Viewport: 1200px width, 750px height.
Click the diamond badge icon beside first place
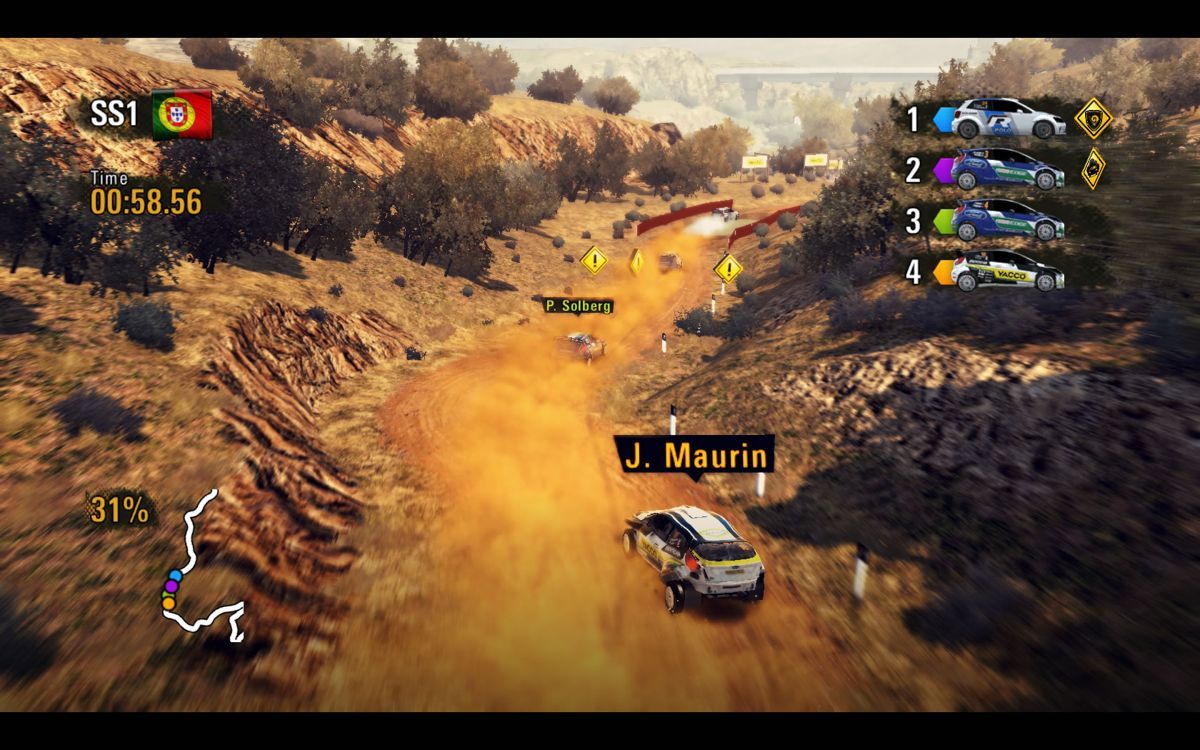click(x=1093, y=119)
